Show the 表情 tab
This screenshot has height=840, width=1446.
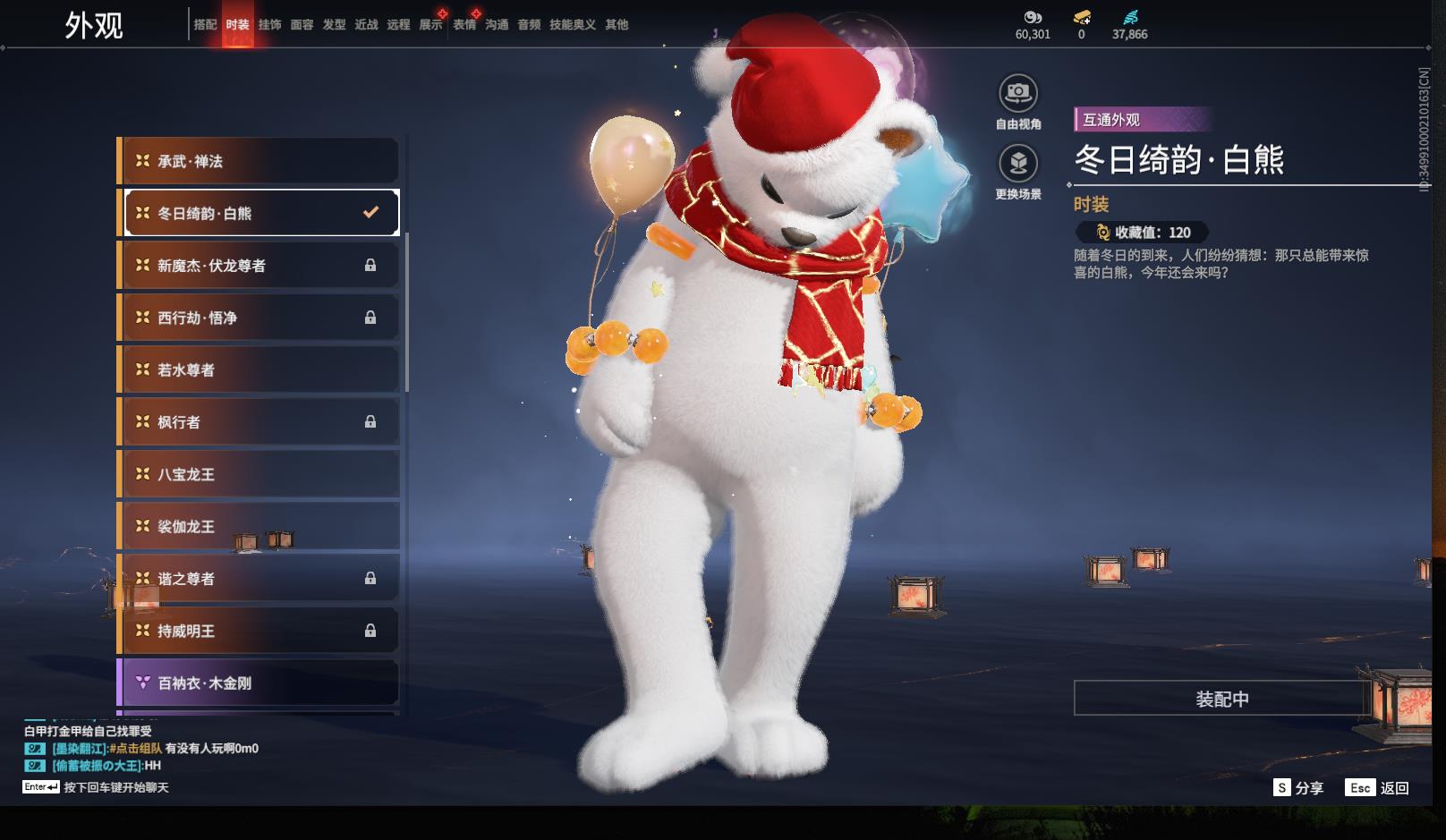(x=464, y=25)
